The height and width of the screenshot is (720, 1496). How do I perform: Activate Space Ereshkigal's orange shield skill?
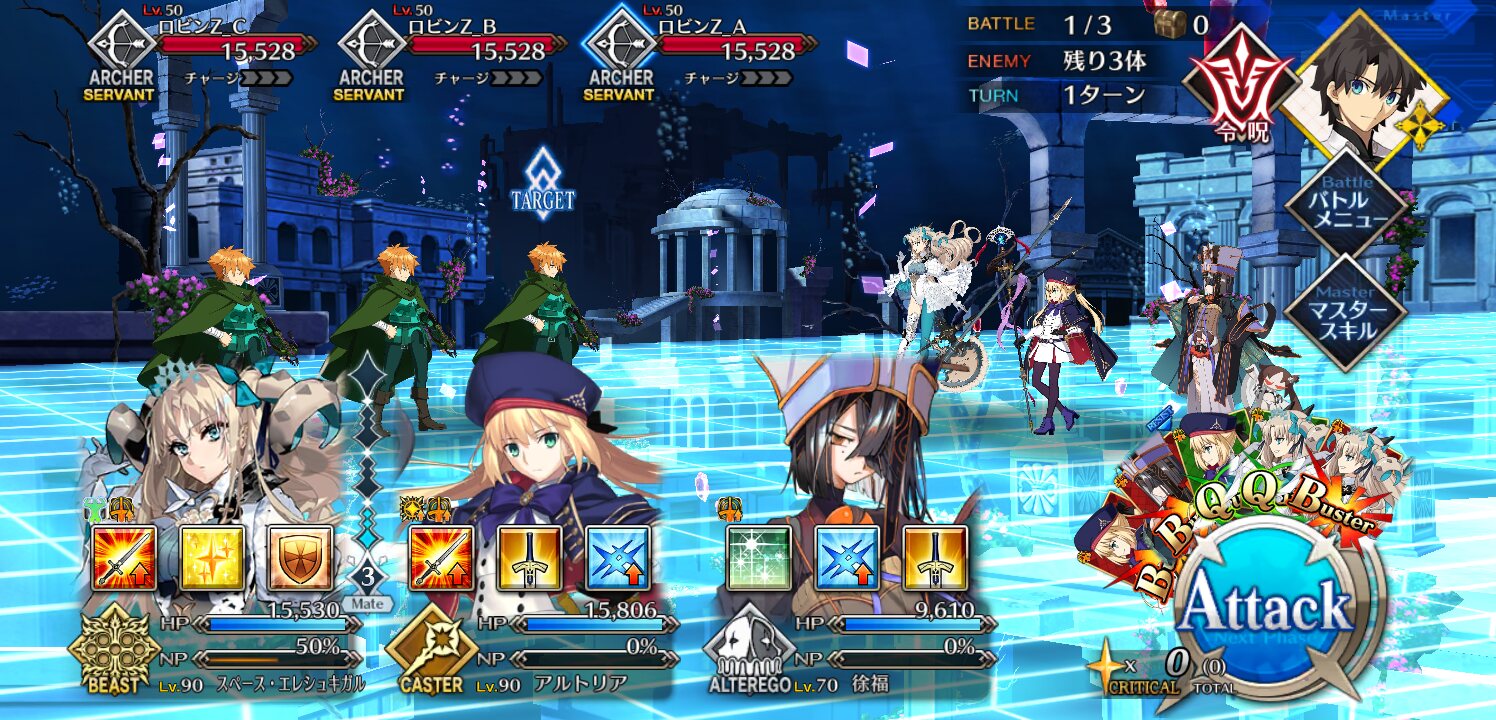tap(299, 557)
